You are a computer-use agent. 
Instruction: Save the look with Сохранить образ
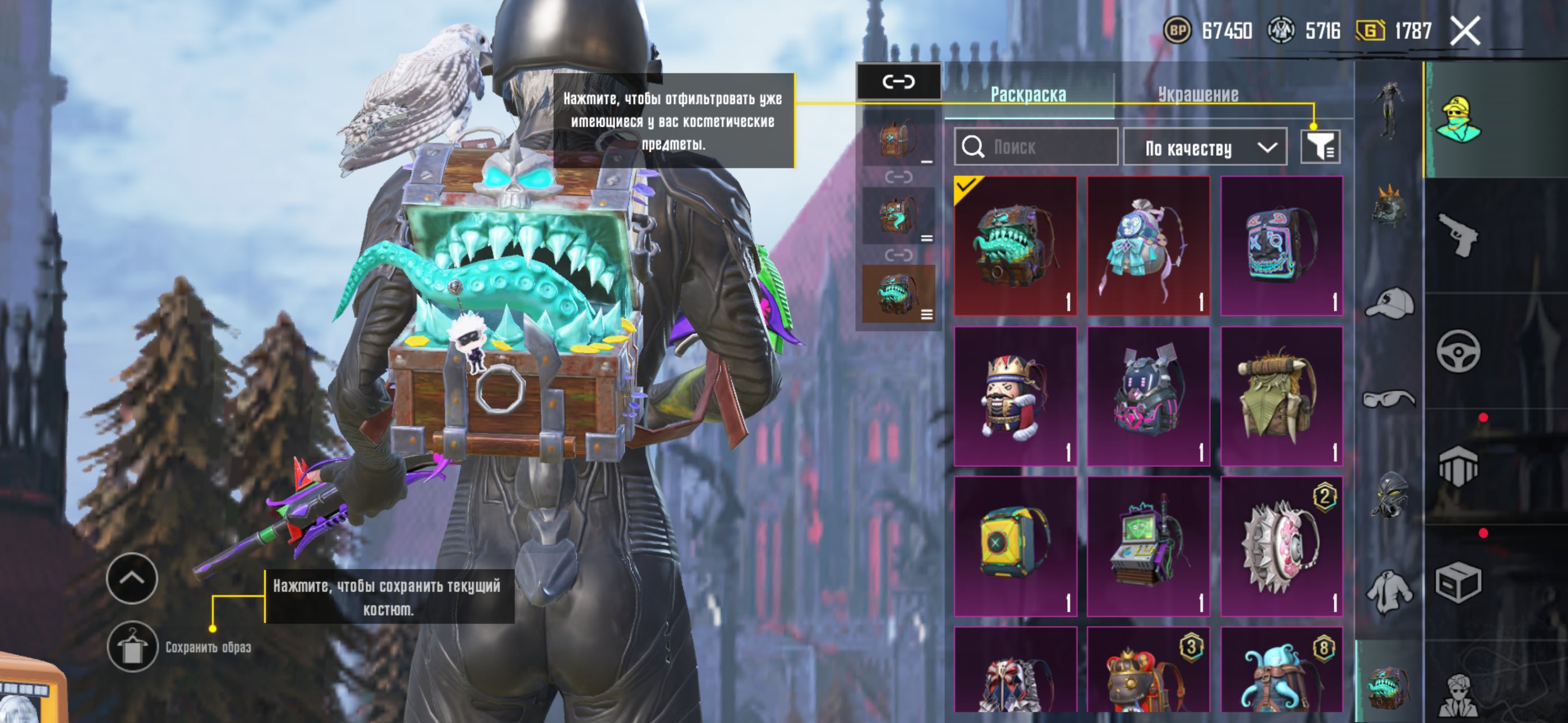coord(132,646)
